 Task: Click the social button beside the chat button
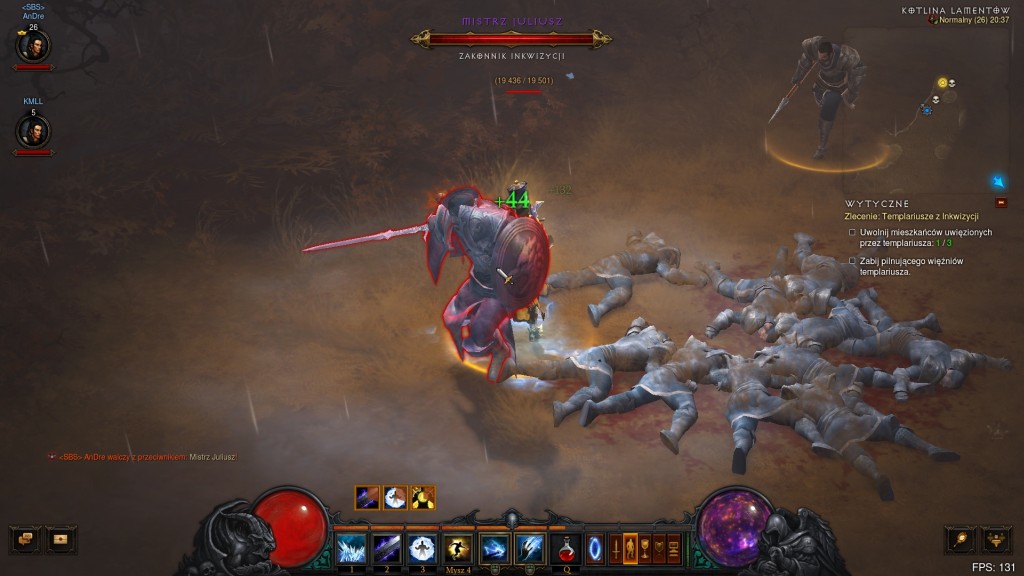coord(61,539)
